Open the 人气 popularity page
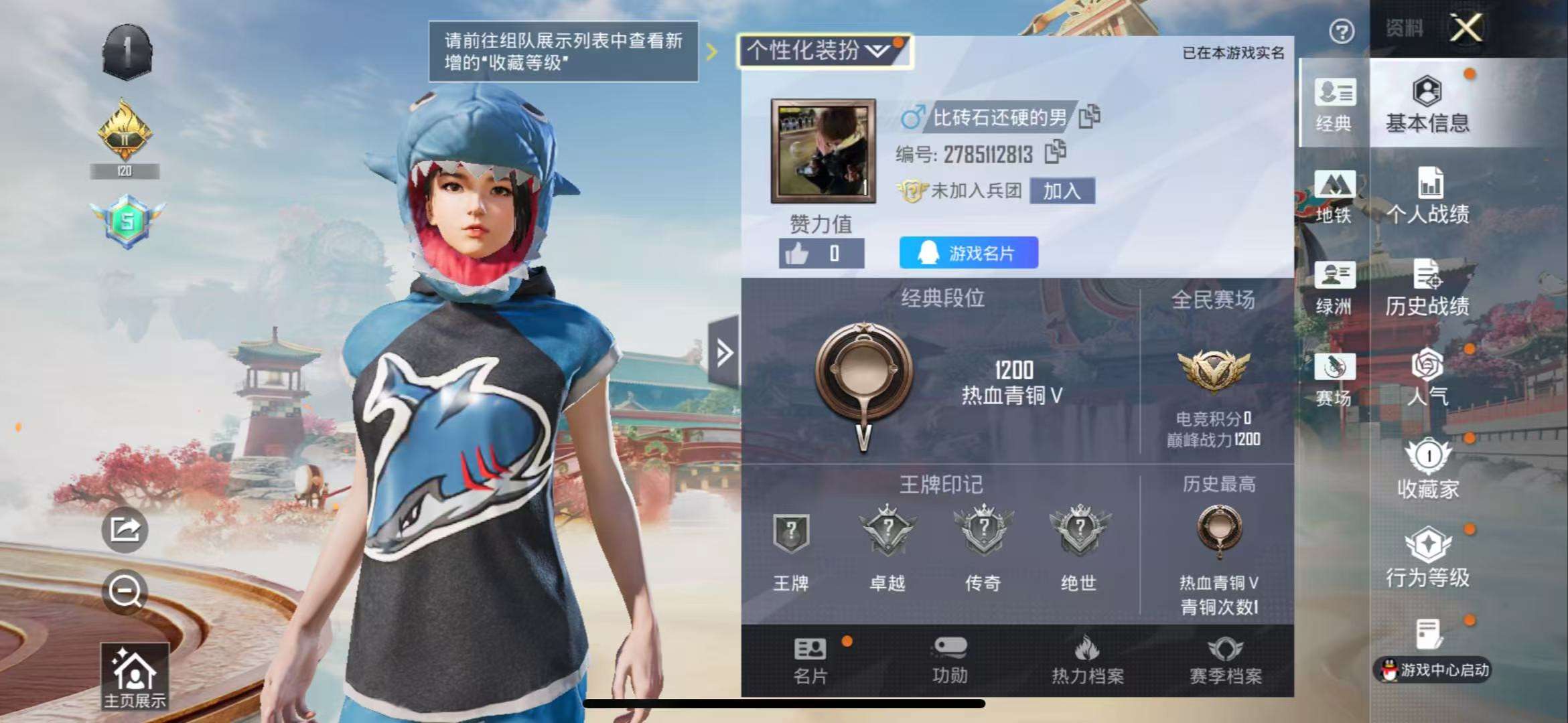Viewport: 1568px width, 723px height. (1428, 378)
